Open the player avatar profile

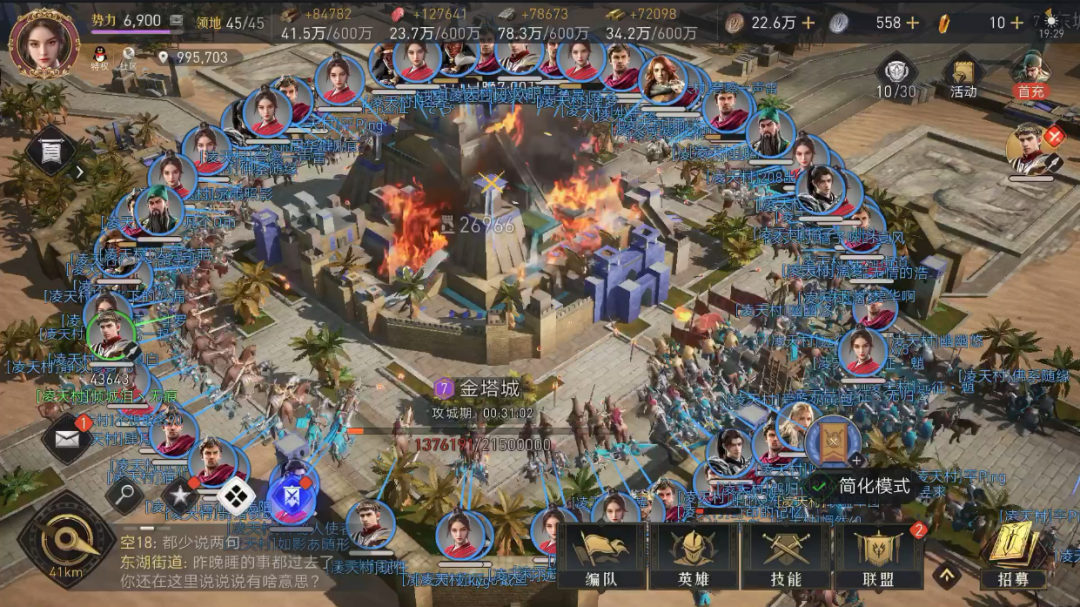pyautogui.click(x=44, y=41)
